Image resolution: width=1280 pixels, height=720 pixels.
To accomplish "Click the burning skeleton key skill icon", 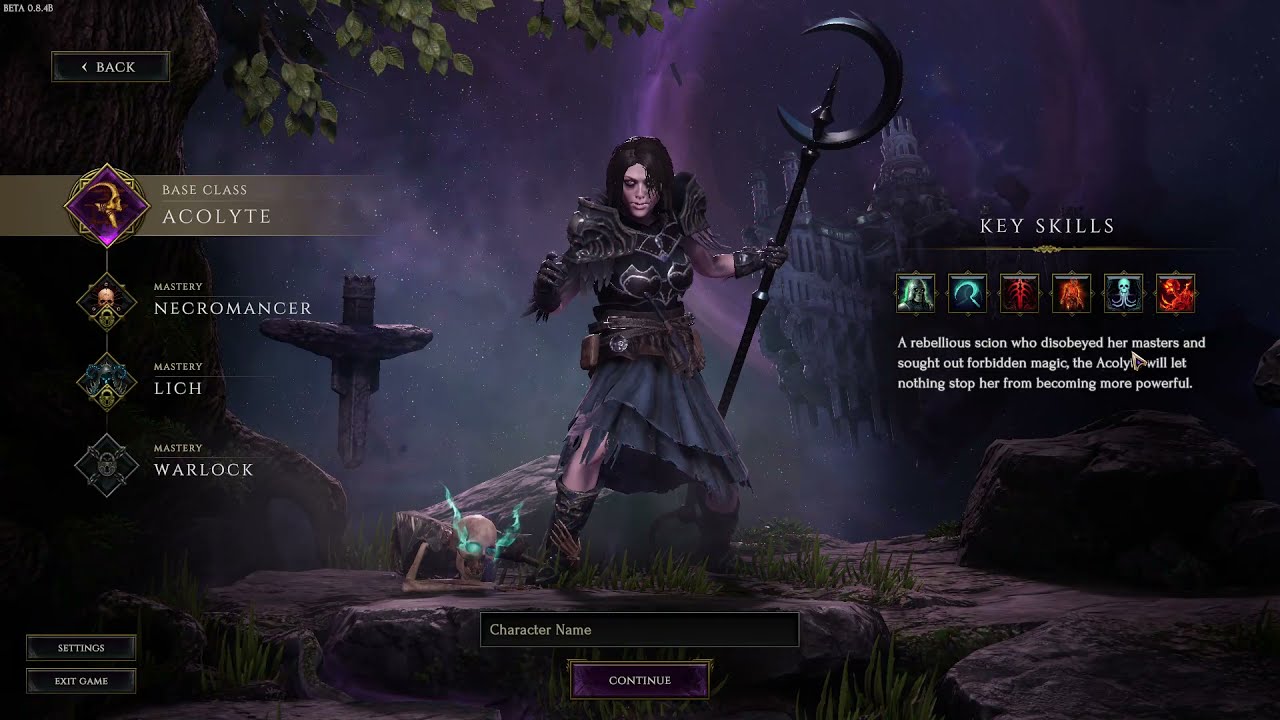I will [x=1071, y=292].
